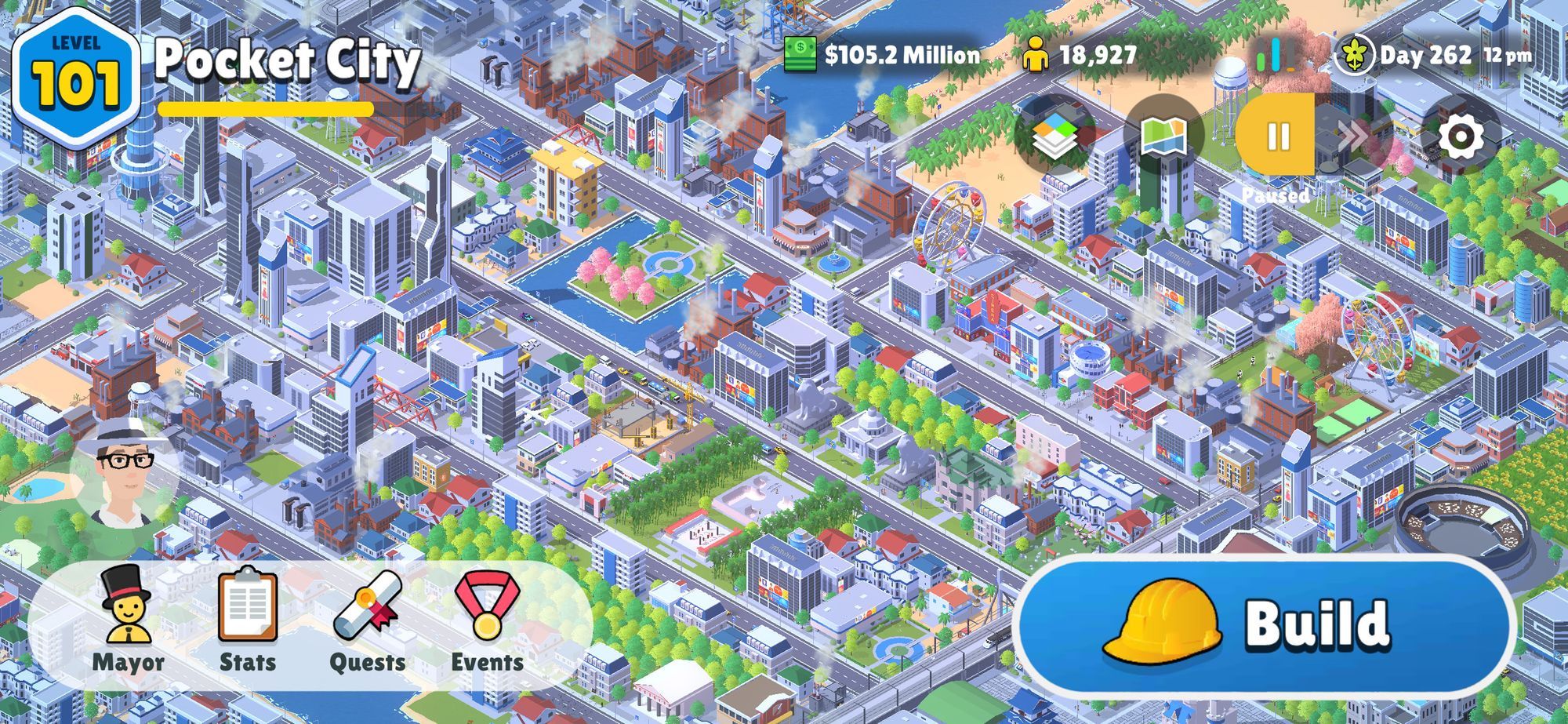This screenshot has height=724, width=1568.
Task: Switch to the Mayor panel
Action: pyautogui.click(x=128, y=620)
